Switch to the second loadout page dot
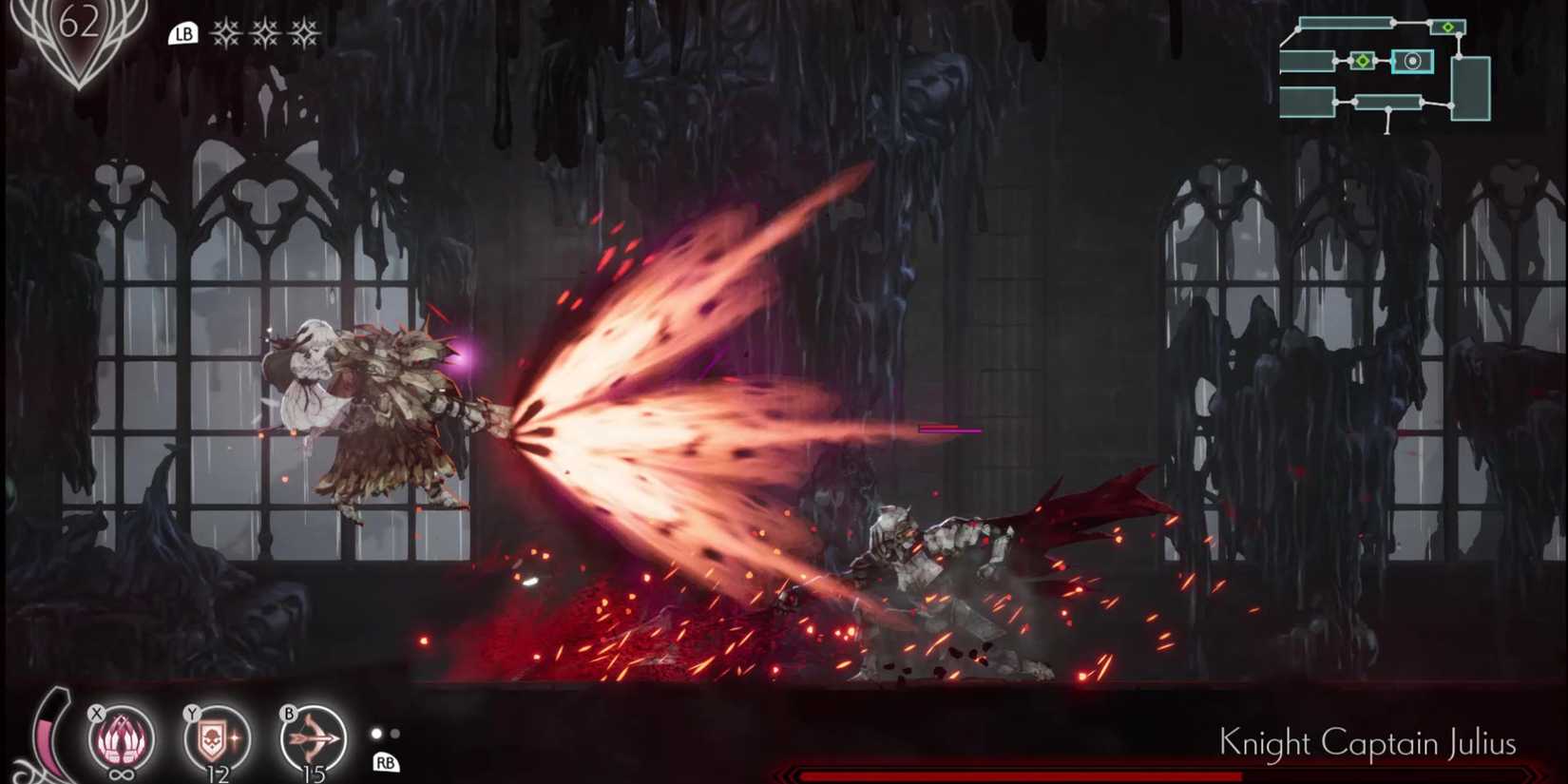 (x=396, y=734)
